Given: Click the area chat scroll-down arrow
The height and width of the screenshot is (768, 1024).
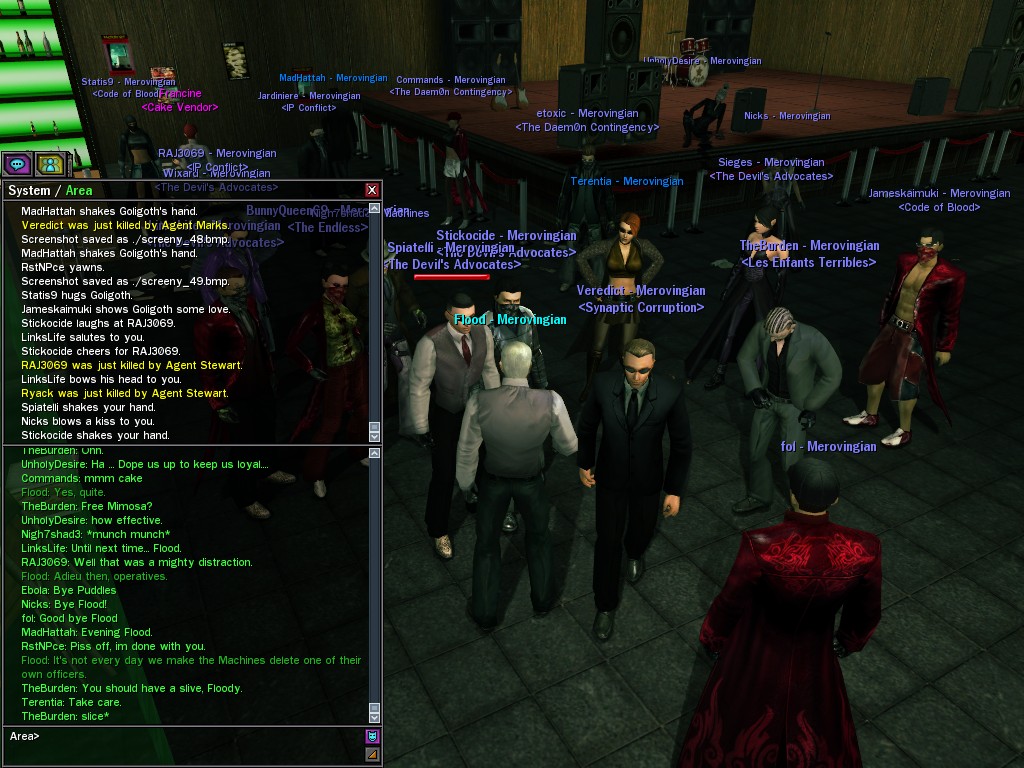Looking at the screenshot, I should pyautogui.click(x=375, y=718).
